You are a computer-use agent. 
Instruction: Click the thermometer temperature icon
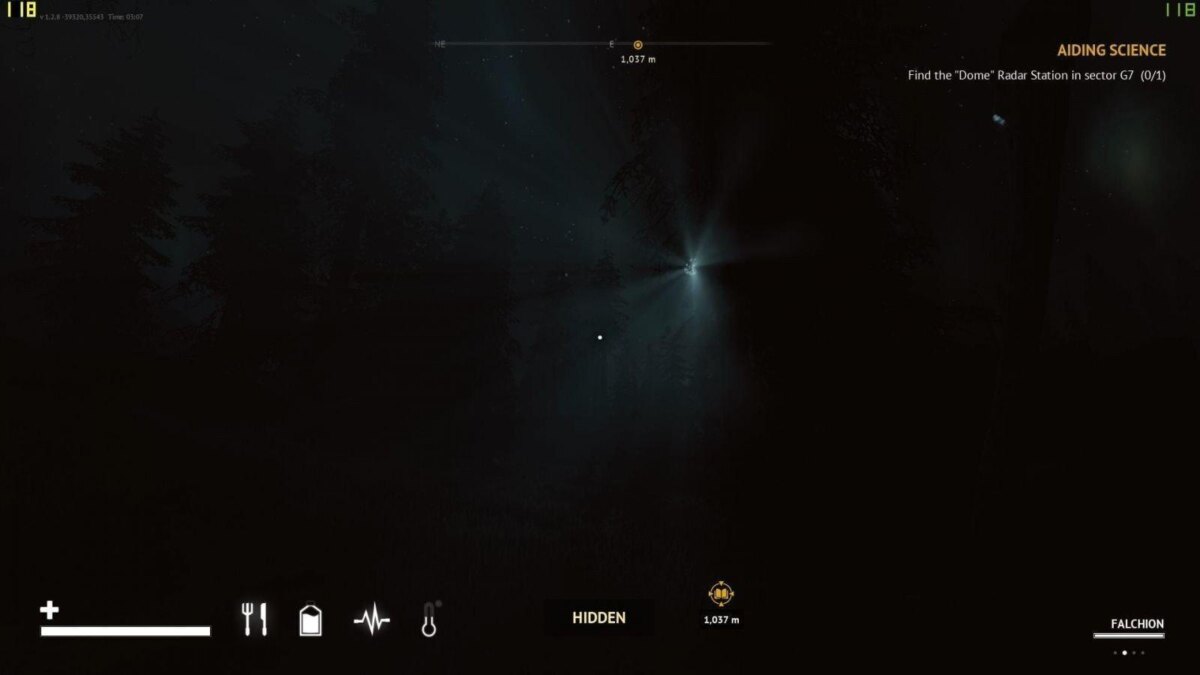tap(430, 620)
